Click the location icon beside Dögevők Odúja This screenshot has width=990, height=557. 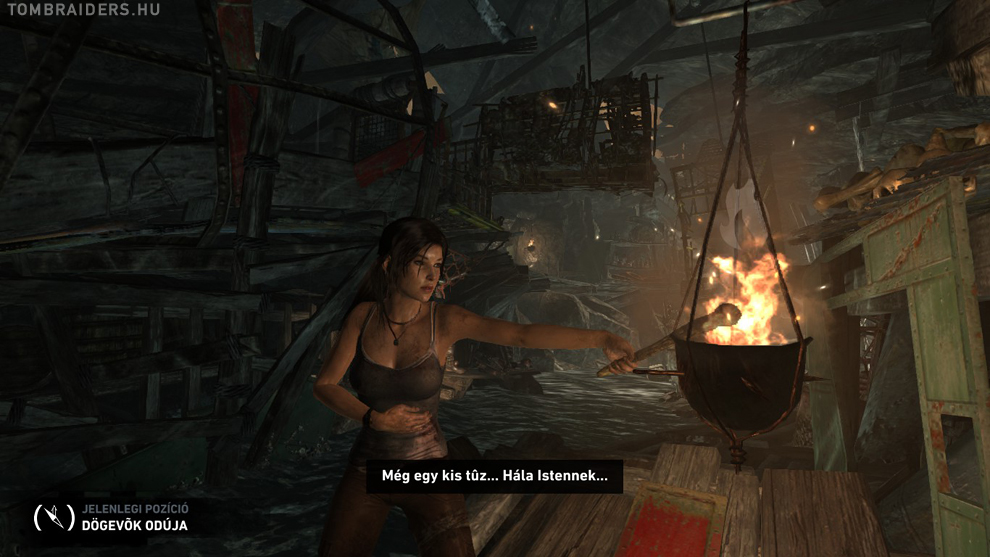coord(54,517)
